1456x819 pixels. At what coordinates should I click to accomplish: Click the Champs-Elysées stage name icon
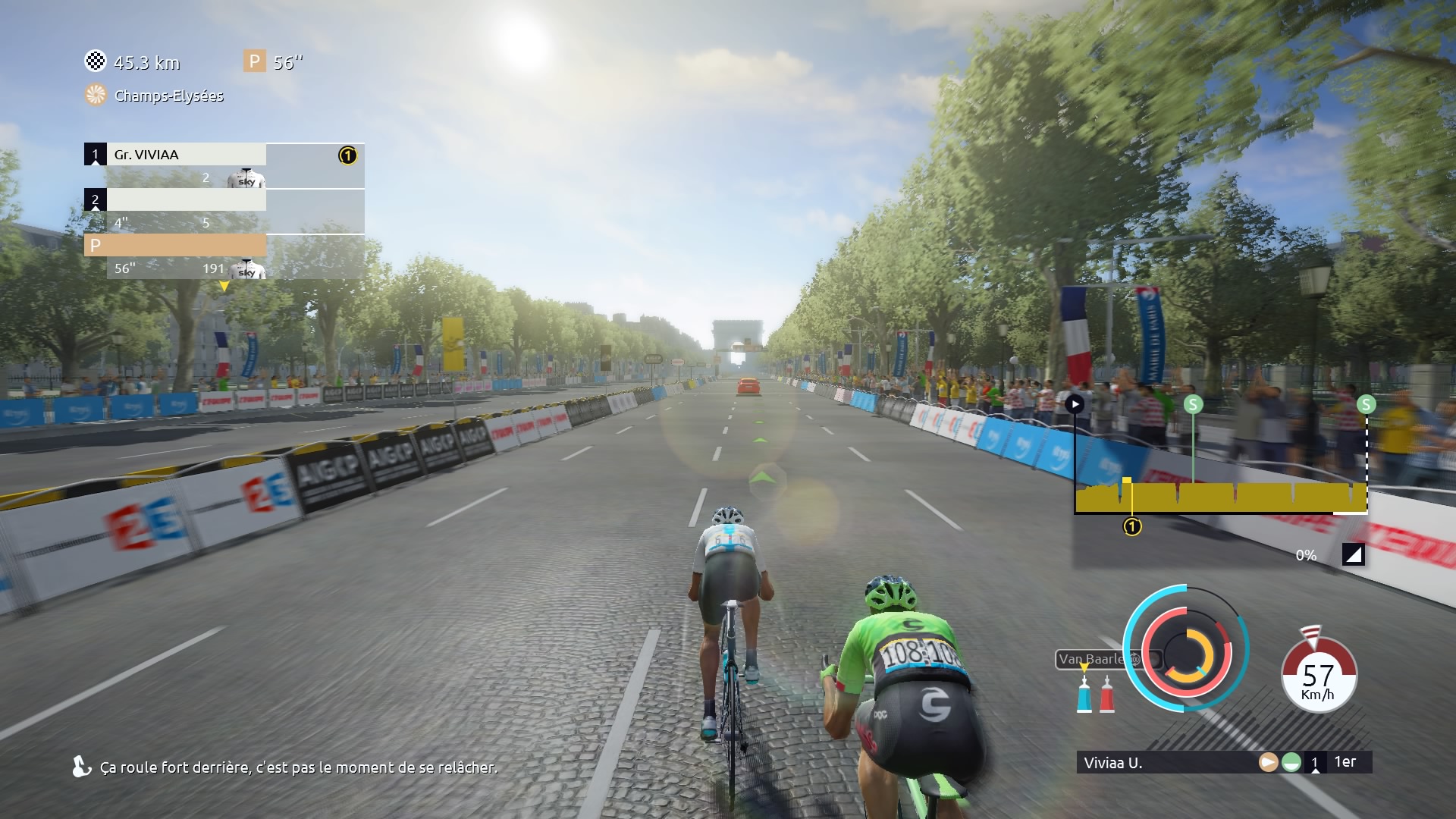pos(96,96)
